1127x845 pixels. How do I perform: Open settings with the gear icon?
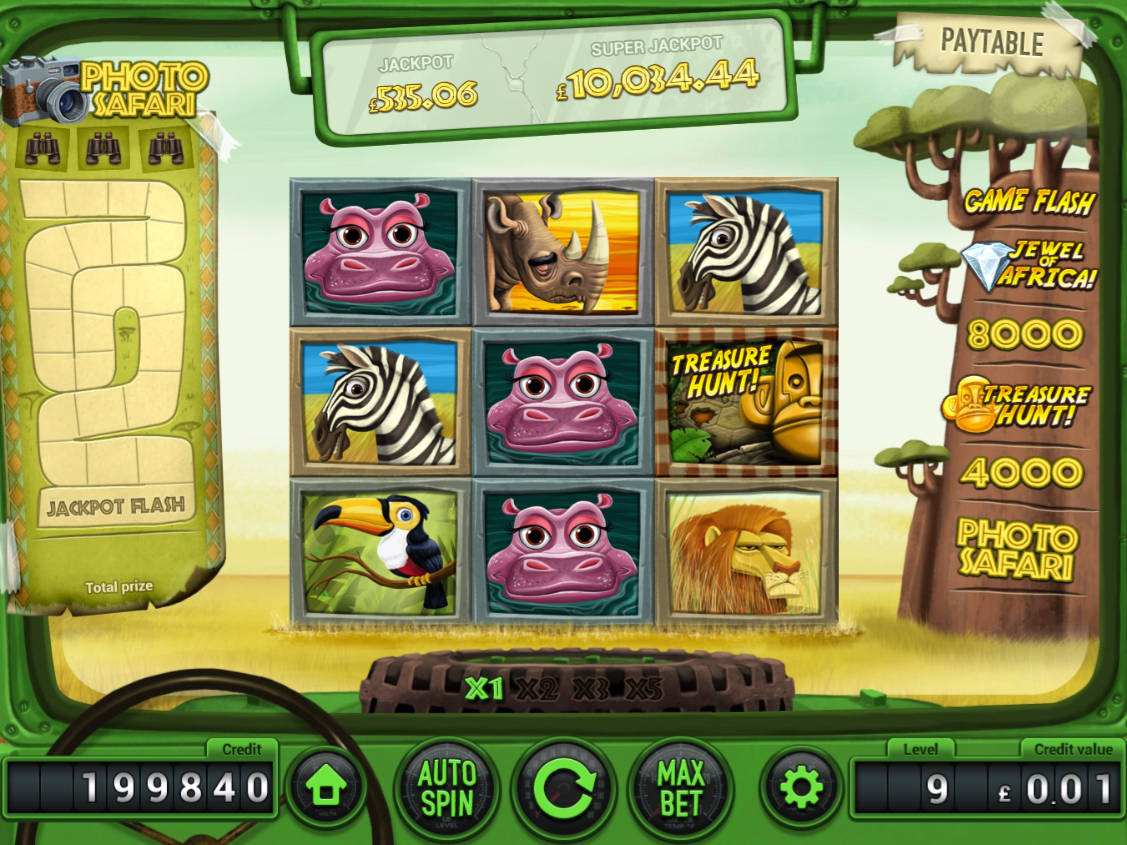point(799,788)
